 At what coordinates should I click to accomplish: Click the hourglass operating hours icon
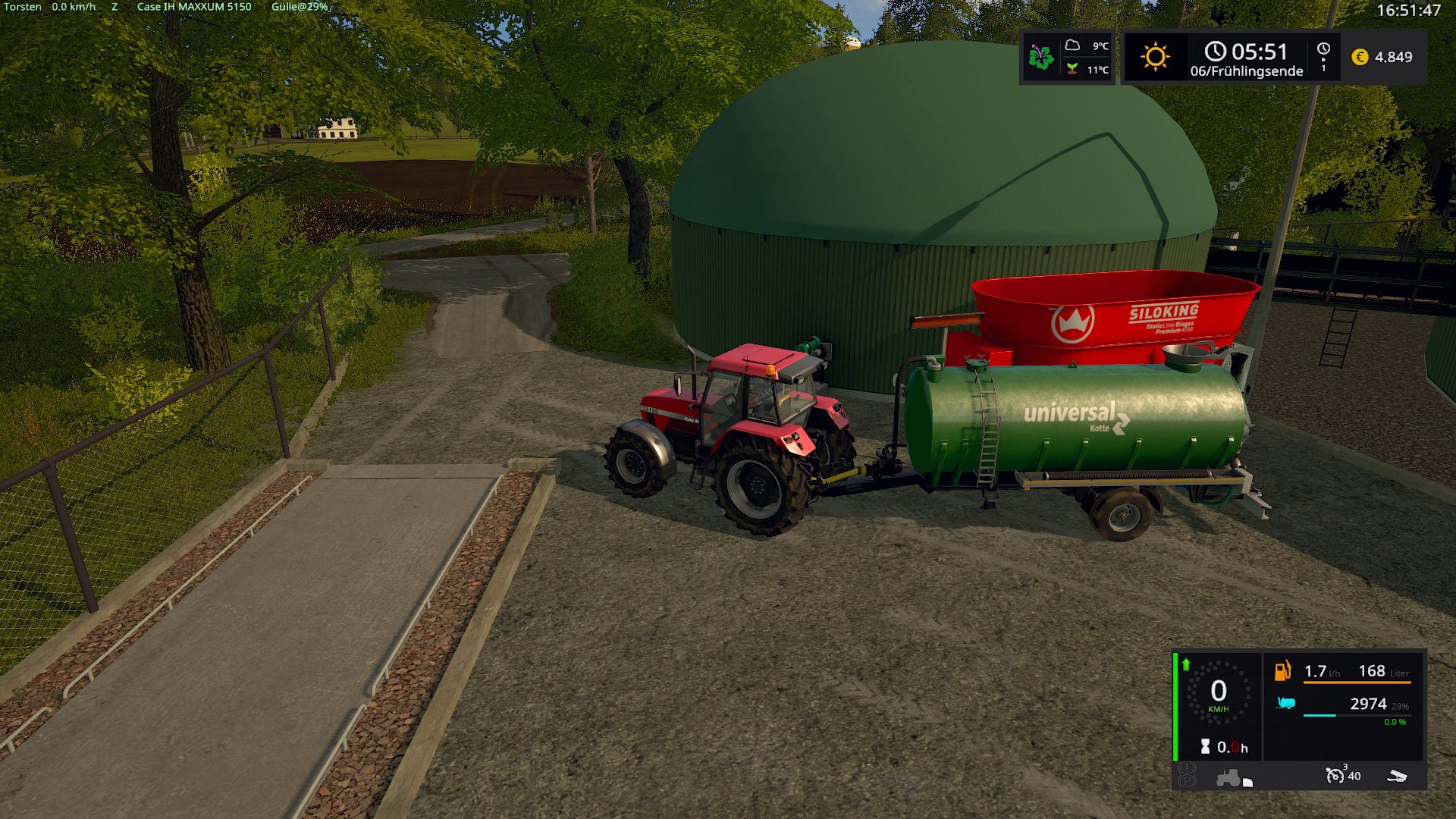tap(1205, 747)
